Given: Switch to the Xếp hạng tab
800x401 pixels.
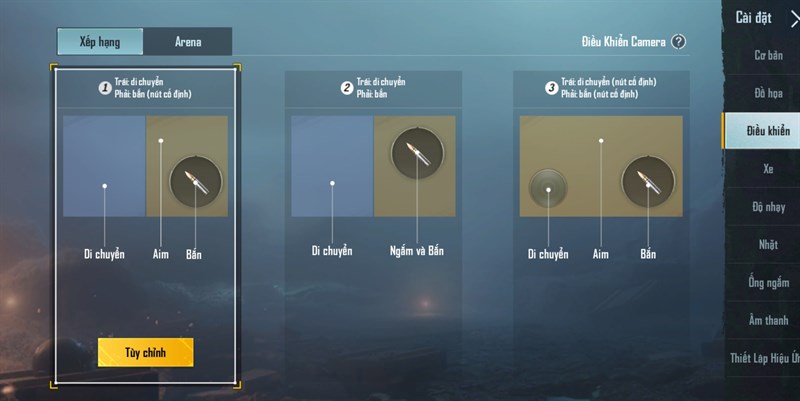Looking at the screenshot, I should click(x=100, y=41).
